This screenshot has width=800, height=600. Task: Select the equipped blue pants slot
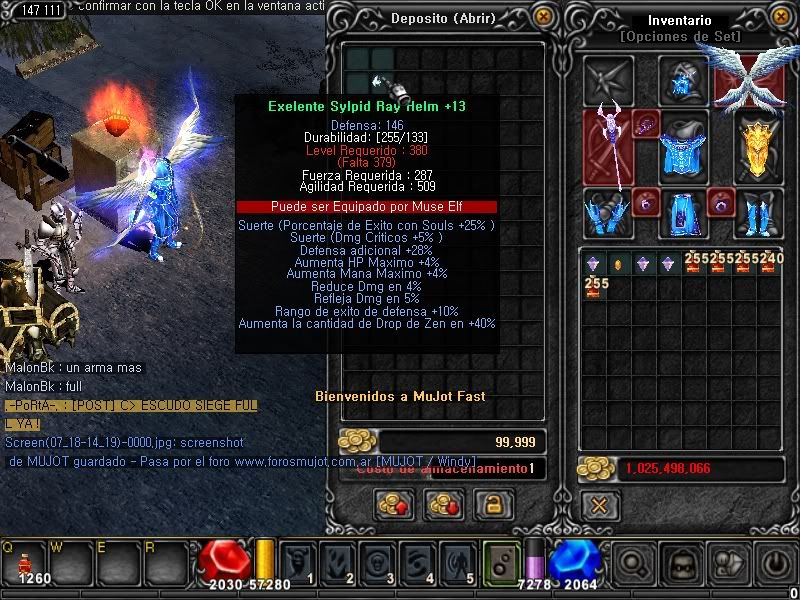[x=683, y=213]
